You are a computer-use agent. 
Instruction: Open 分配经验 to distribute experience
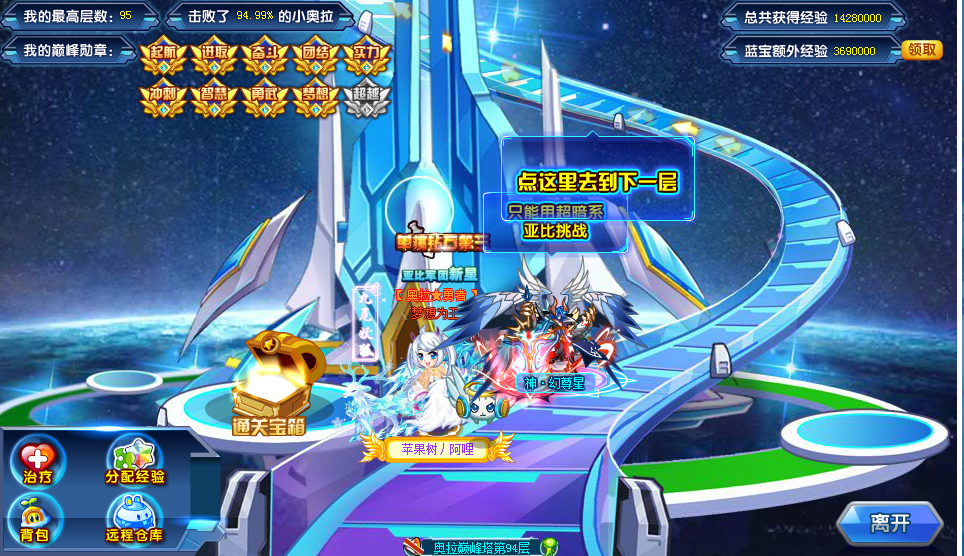click(x=135, y=463)
